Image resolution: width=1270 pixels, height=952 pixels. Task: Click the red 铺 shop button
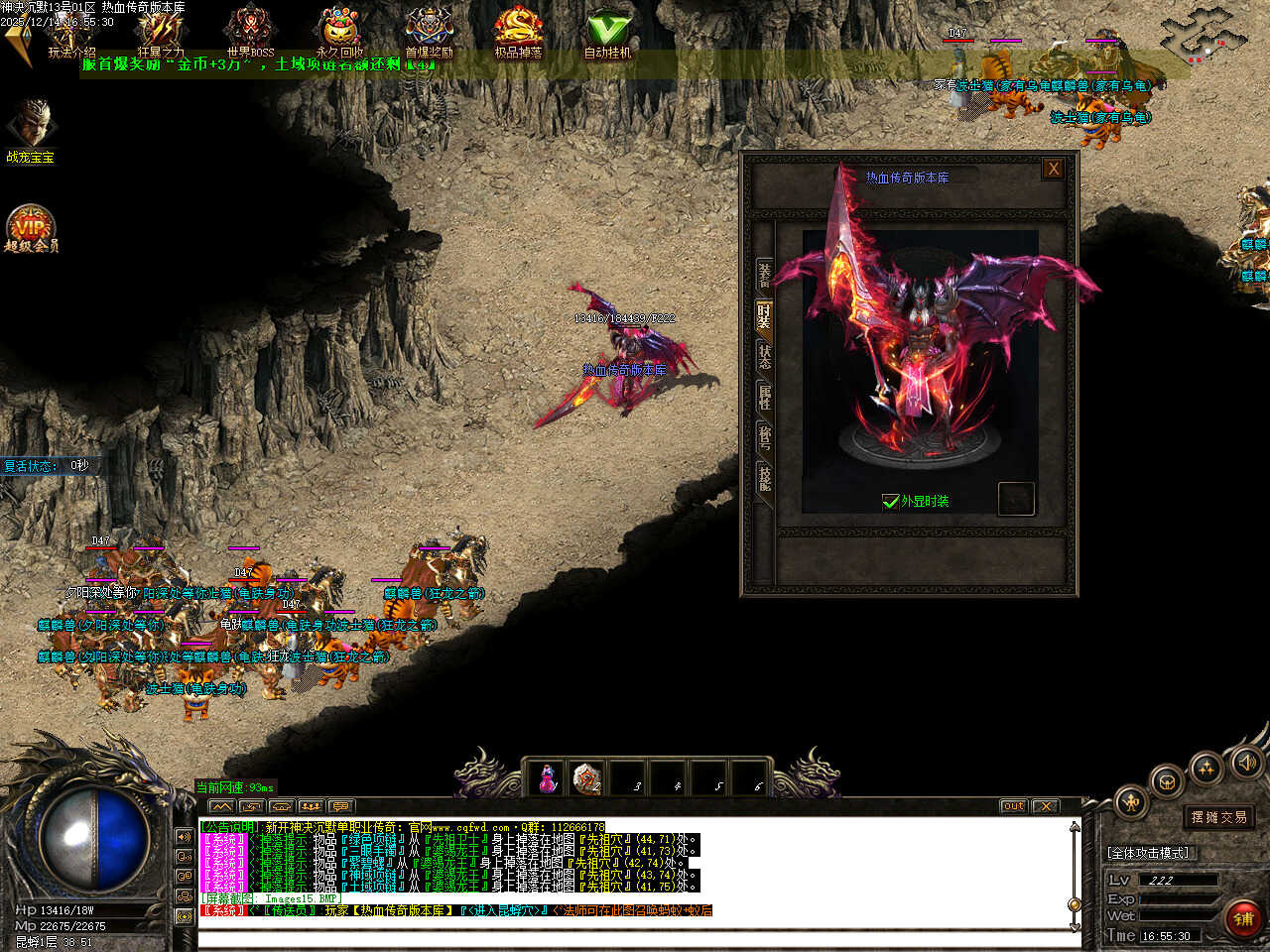tap(1243, 919)
